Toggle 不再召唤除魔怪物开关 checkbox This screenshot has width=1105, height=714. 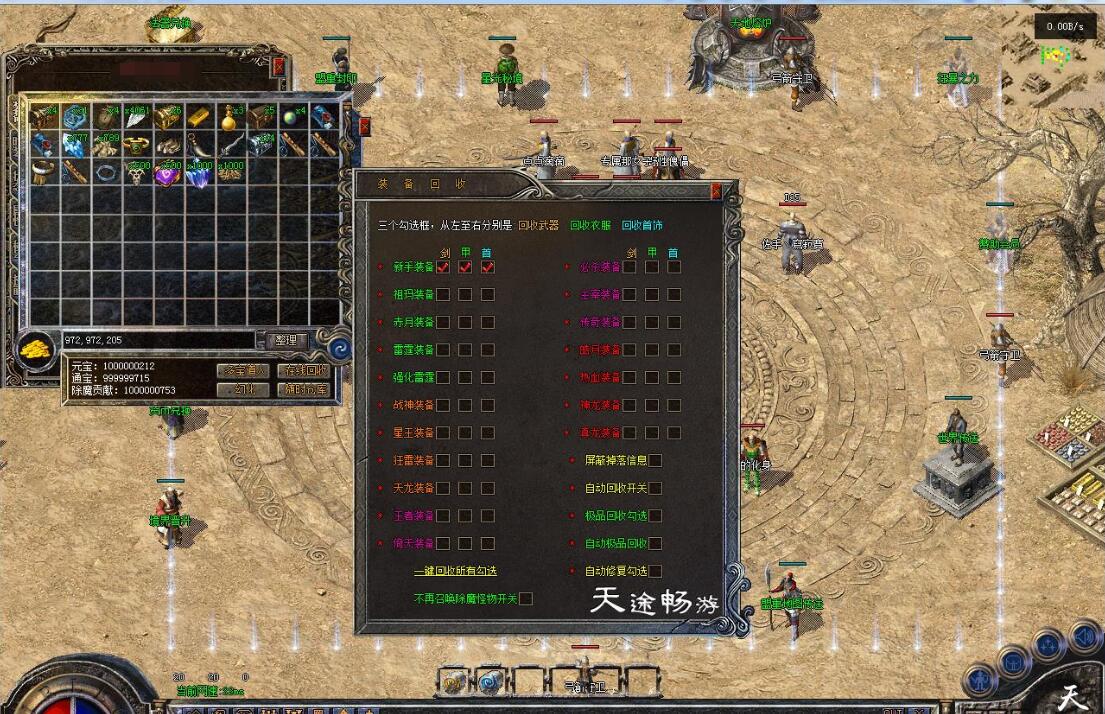point(526,599)
